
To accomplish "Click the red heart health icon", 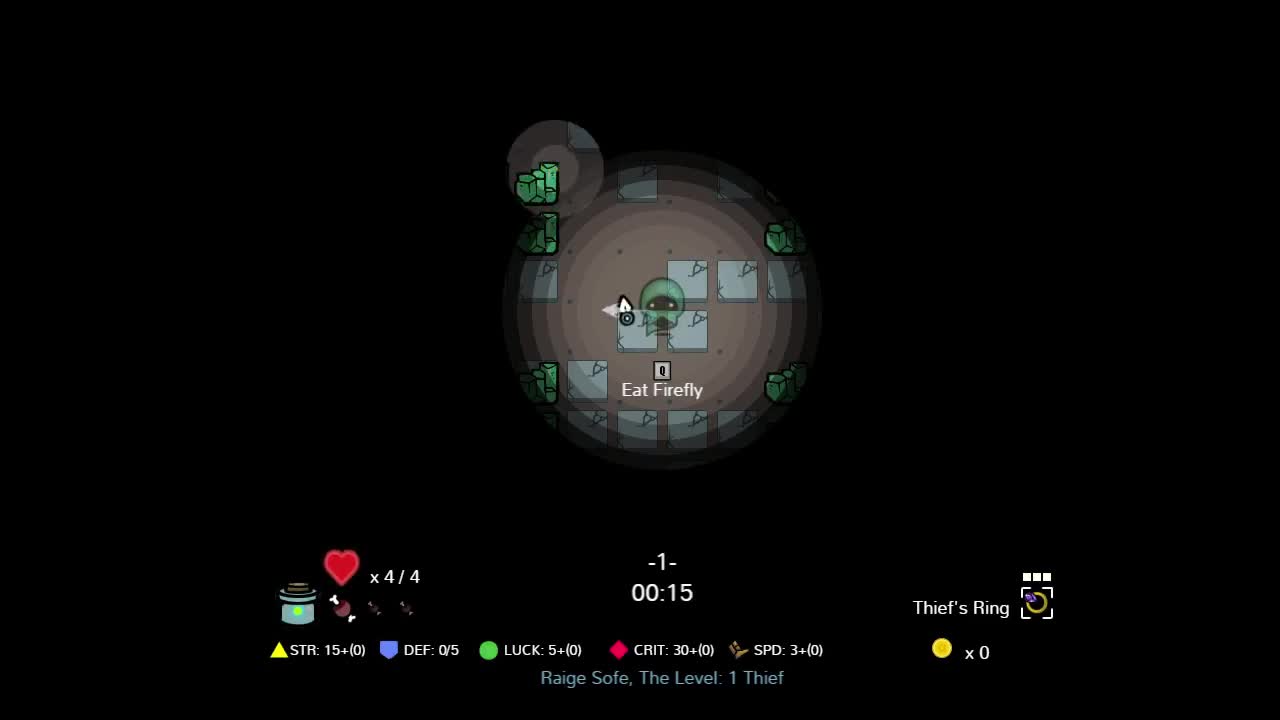I will pyautogui.click(x=341, y=568).
